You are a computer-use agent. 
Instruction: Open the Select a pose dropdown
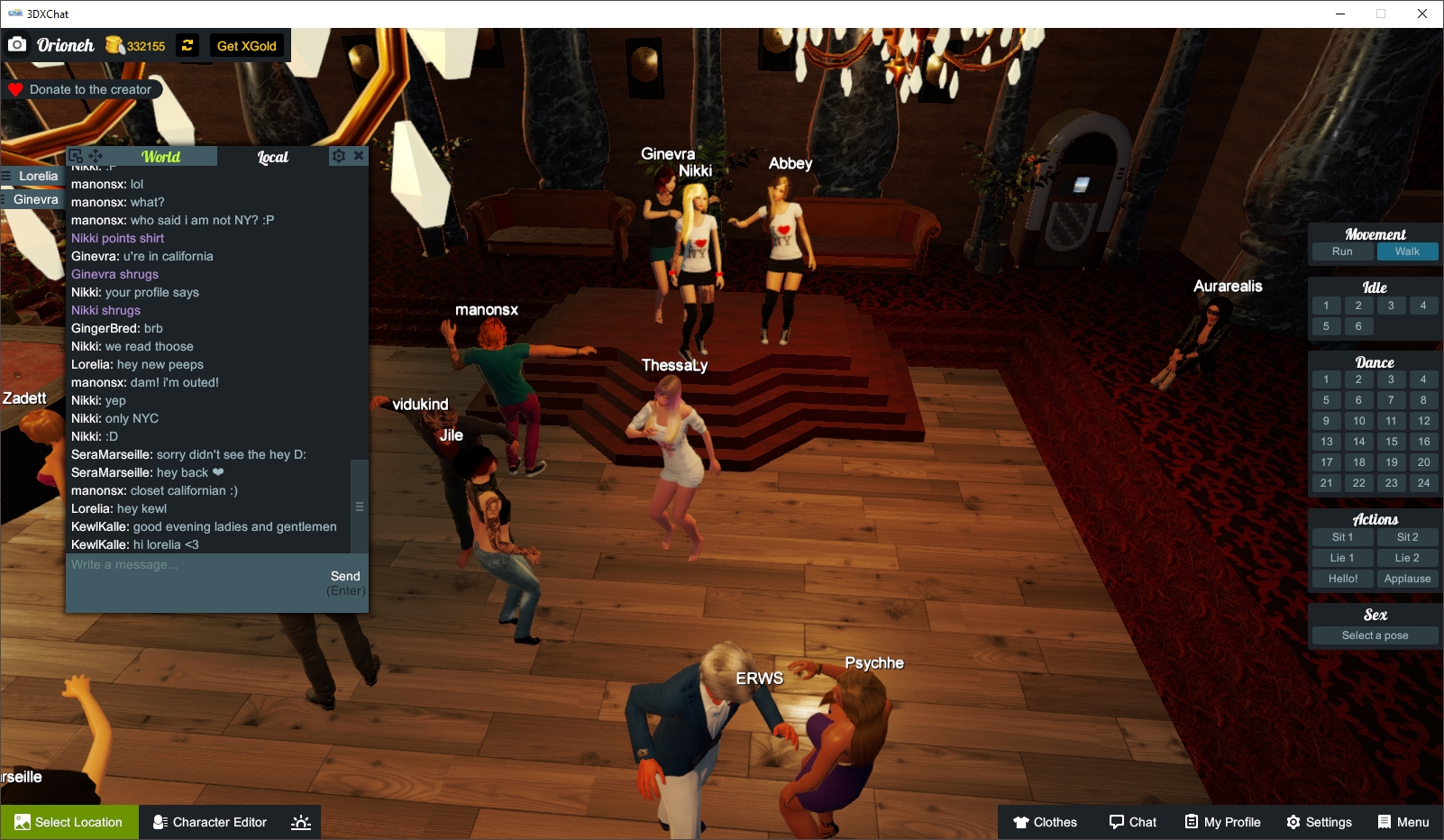click(1374, 635)
